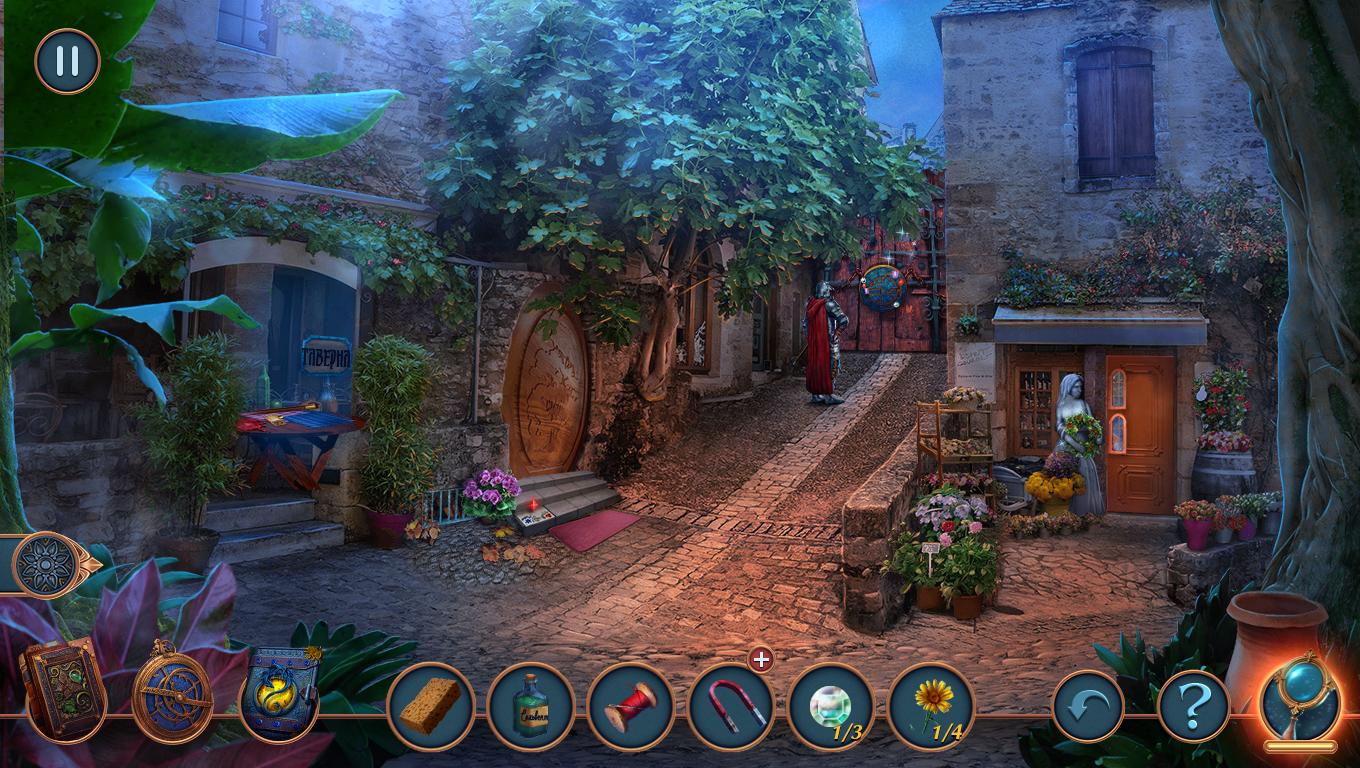Select the sponge in the inventory
This screenshot has height=768, width=1360.
tap(431, 706)
